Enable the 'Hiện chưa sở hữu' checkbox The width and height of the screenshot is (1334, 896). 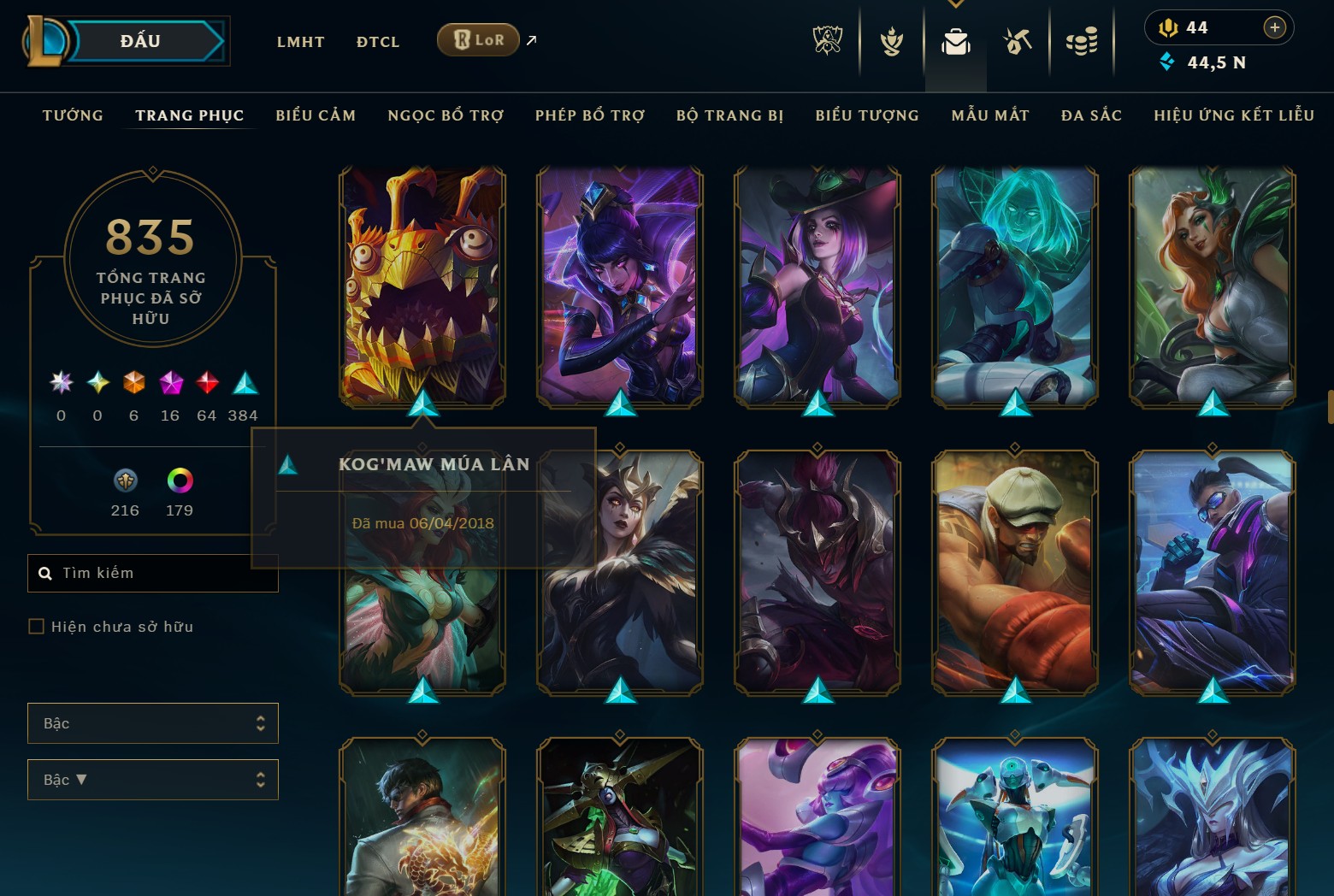click(x=36, y=626)
